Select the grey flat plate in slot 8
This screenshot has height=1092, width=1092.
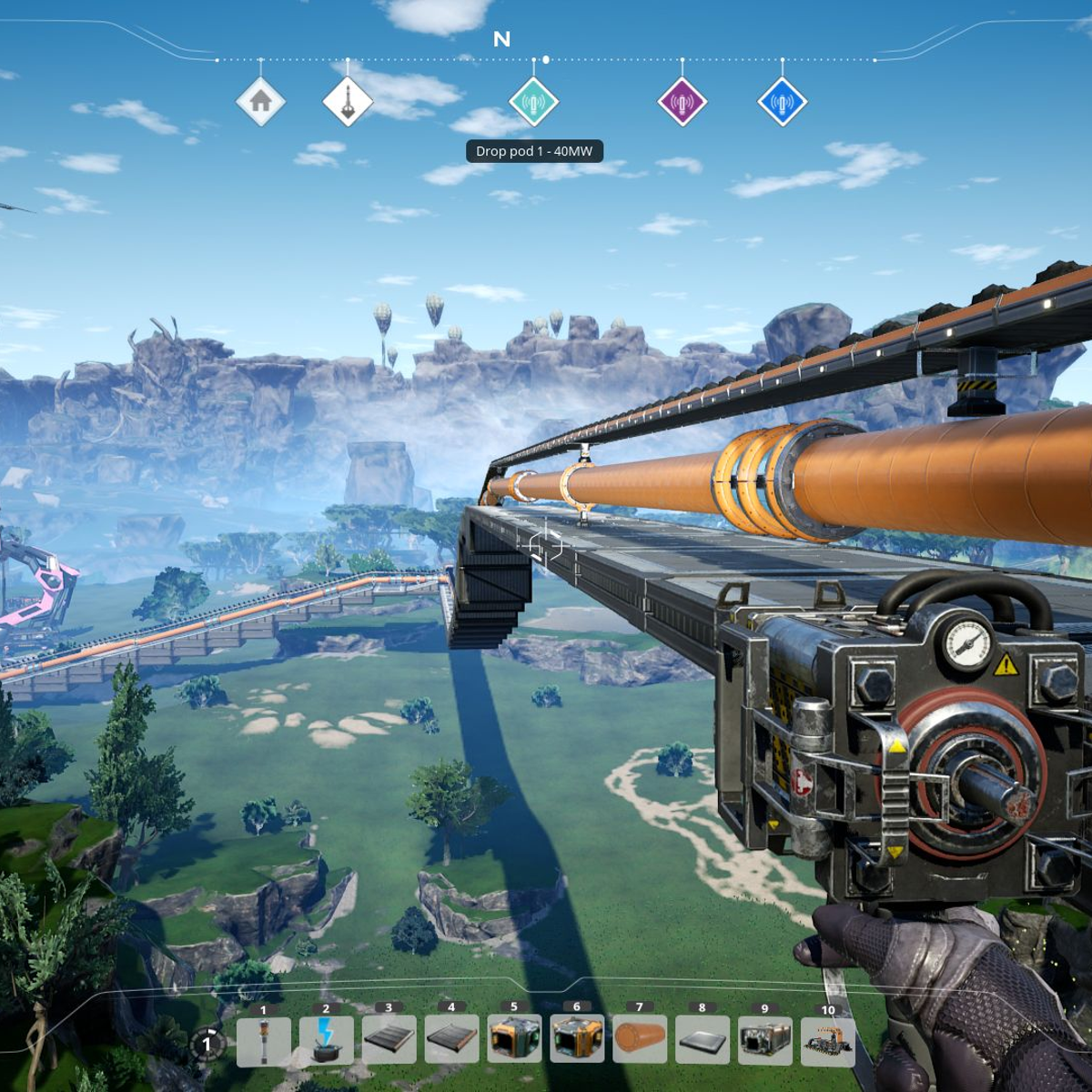point(703,1039)
